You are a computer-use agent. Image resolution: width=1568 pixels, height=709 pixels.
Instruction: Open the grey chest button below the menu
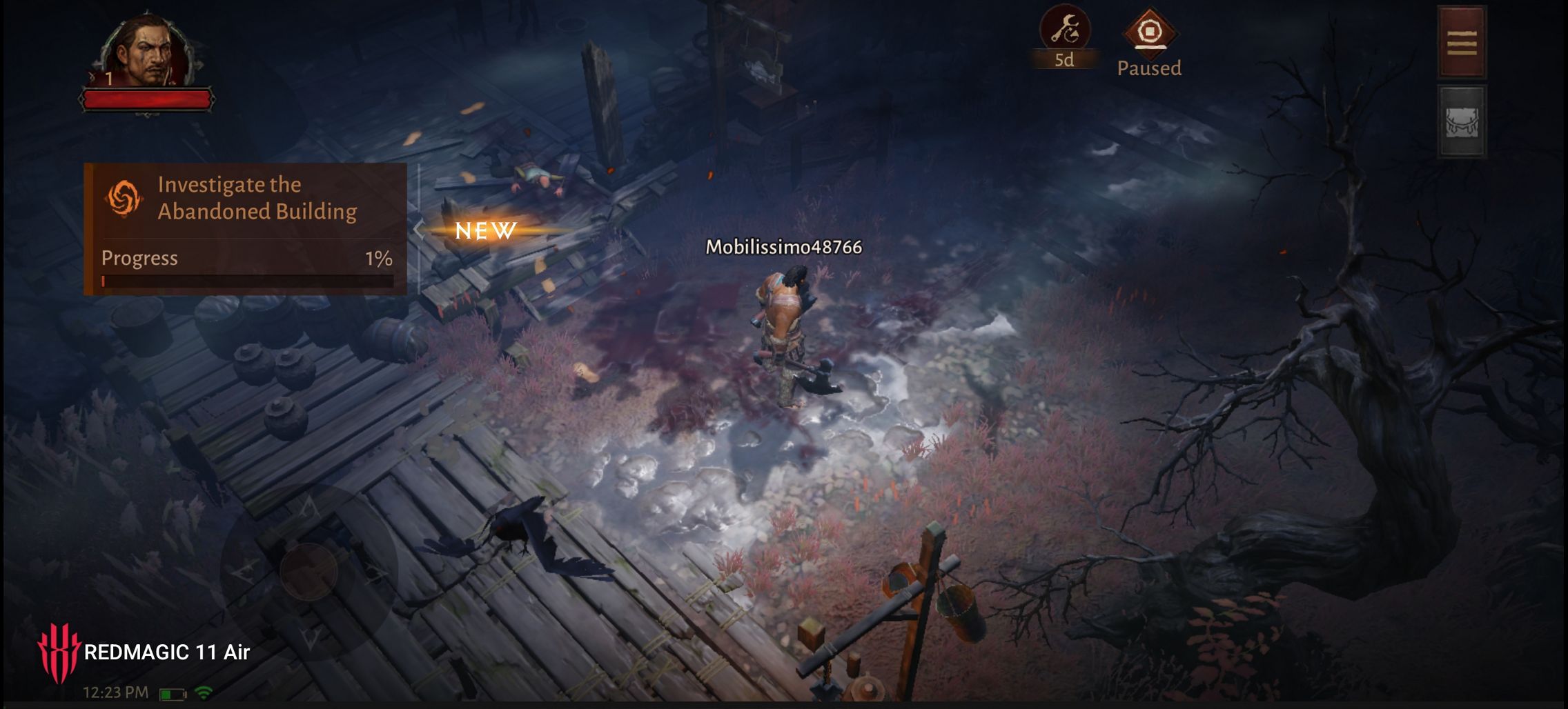click(x=1461, y=123)
